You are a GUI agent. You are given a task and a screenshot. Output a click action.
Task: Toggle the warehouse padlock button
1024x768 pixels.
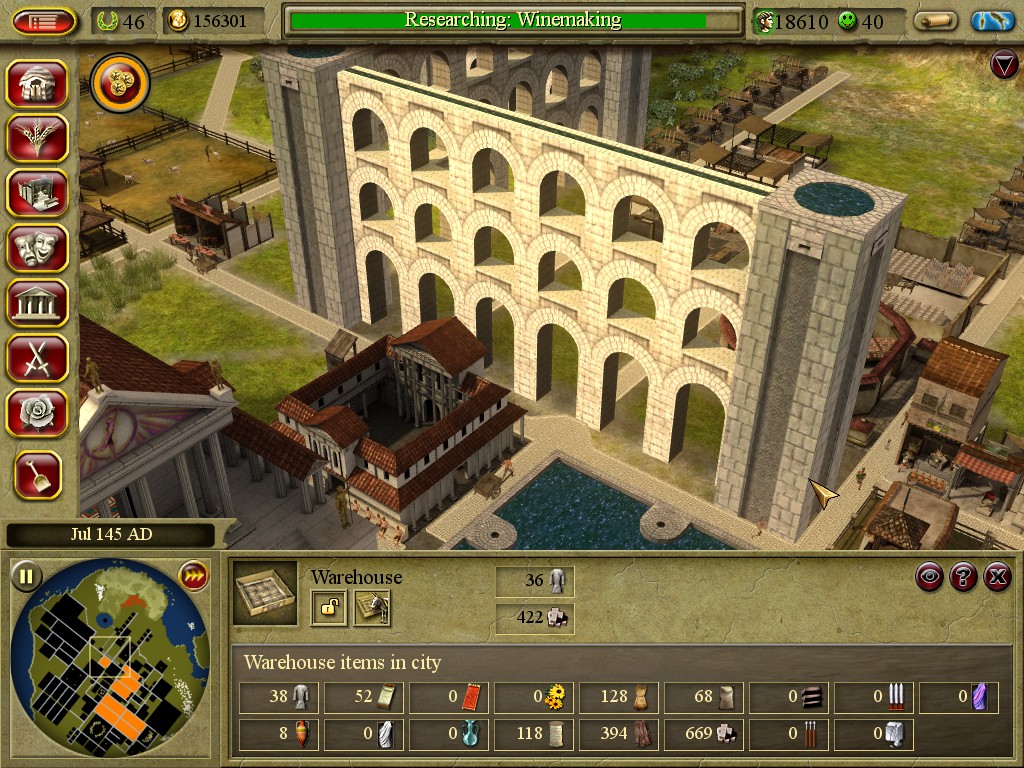(328, 607)
